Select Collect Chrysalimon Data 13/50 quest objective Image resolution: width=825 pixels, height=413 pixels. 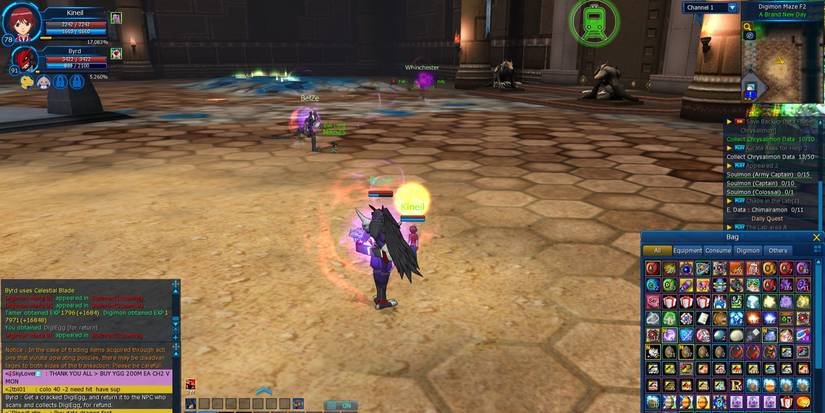[x=770, y=157]
